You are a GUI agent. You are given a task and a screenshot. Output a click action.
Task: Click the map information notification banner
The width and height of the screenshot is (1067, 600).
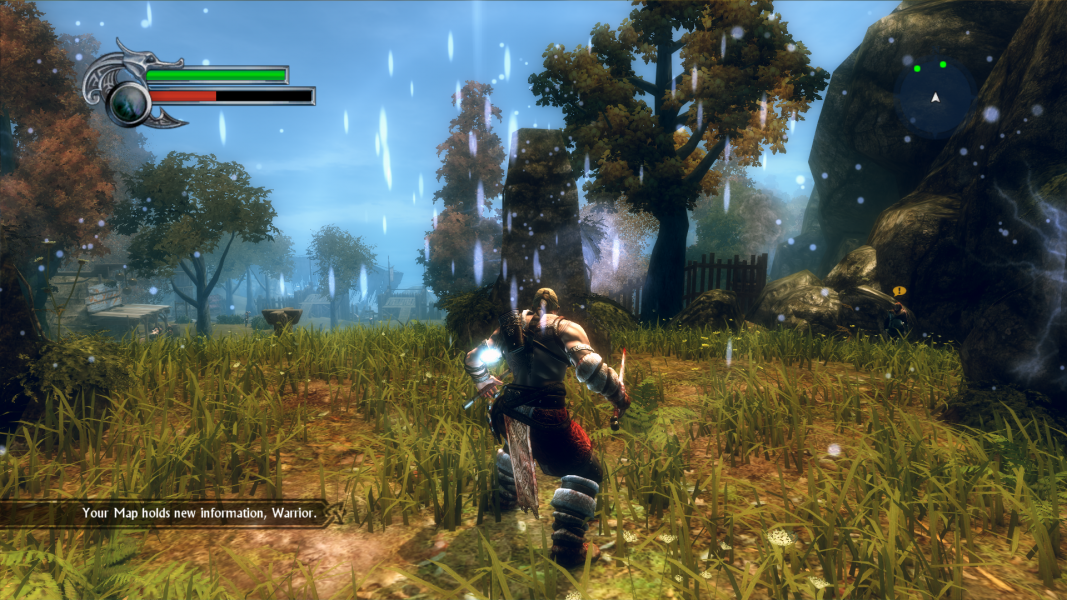coord(199,514)
